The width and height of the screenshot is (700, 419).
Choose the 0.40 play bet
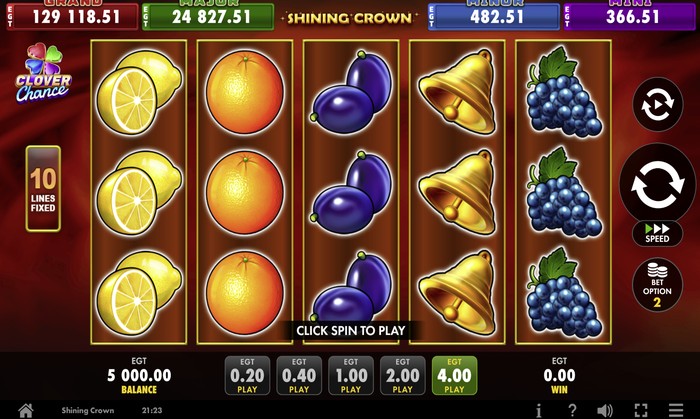298,376
